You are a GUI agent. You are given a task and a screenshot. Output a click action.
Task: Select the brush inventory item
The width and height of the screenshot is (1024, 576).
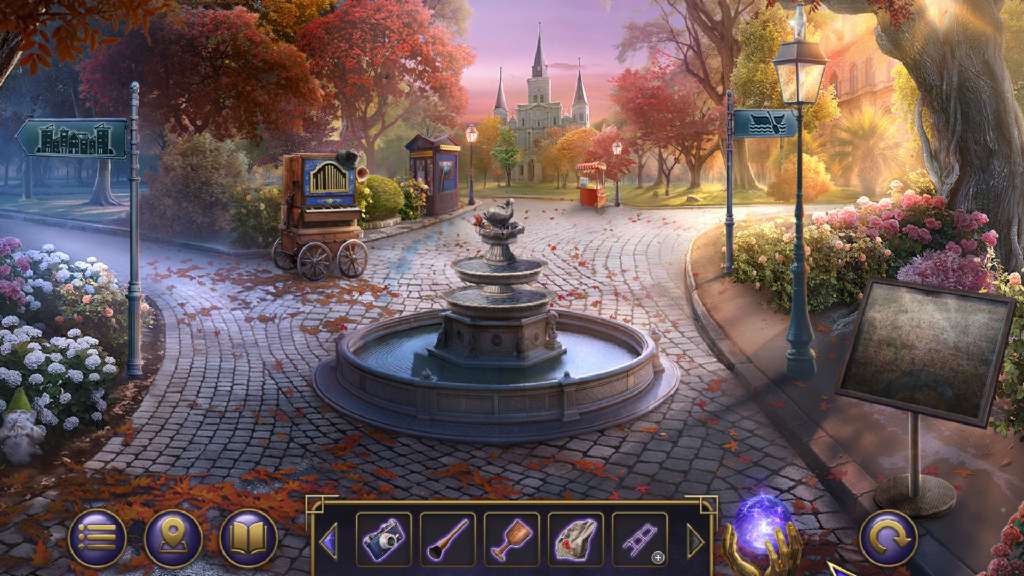click(447, 540)
